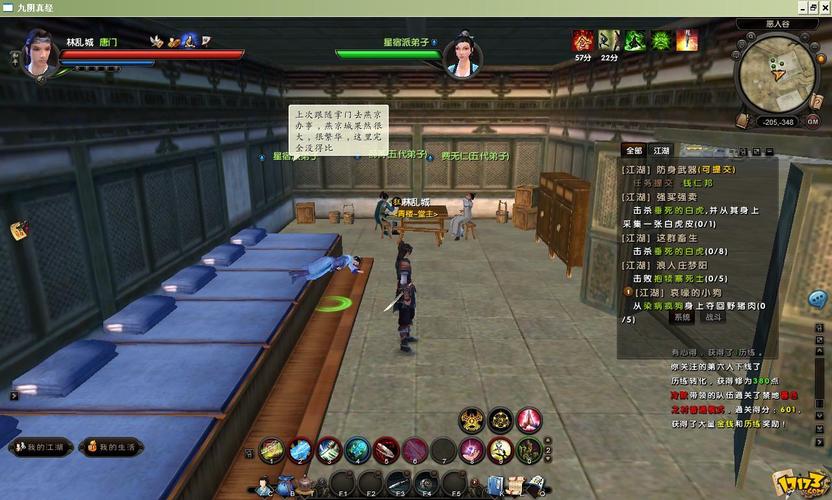Open the 我的江湖 panel
Screen dimensions: 832x500
pos(40,447)
